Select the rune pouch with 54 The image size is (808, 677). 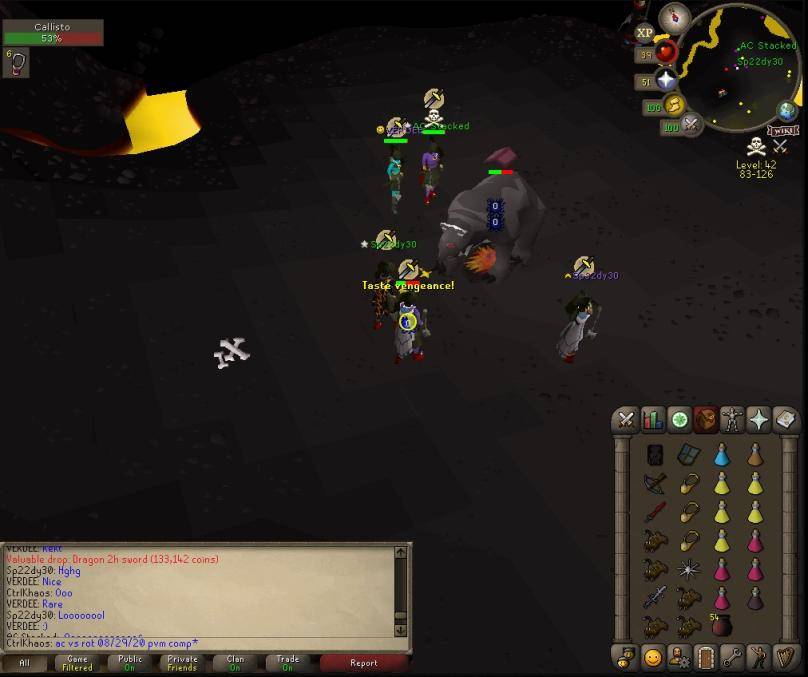(721, 626)
